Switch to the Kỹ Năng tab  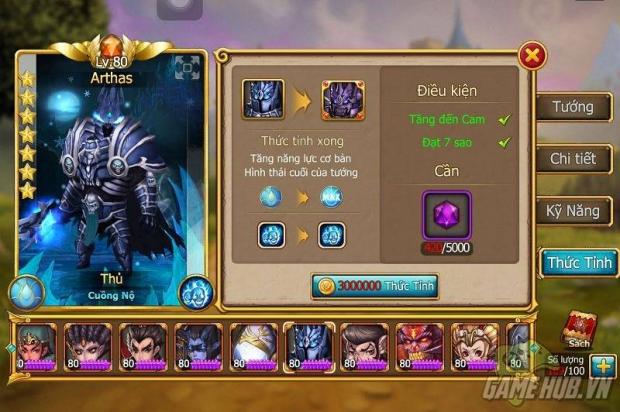point(573,211)
